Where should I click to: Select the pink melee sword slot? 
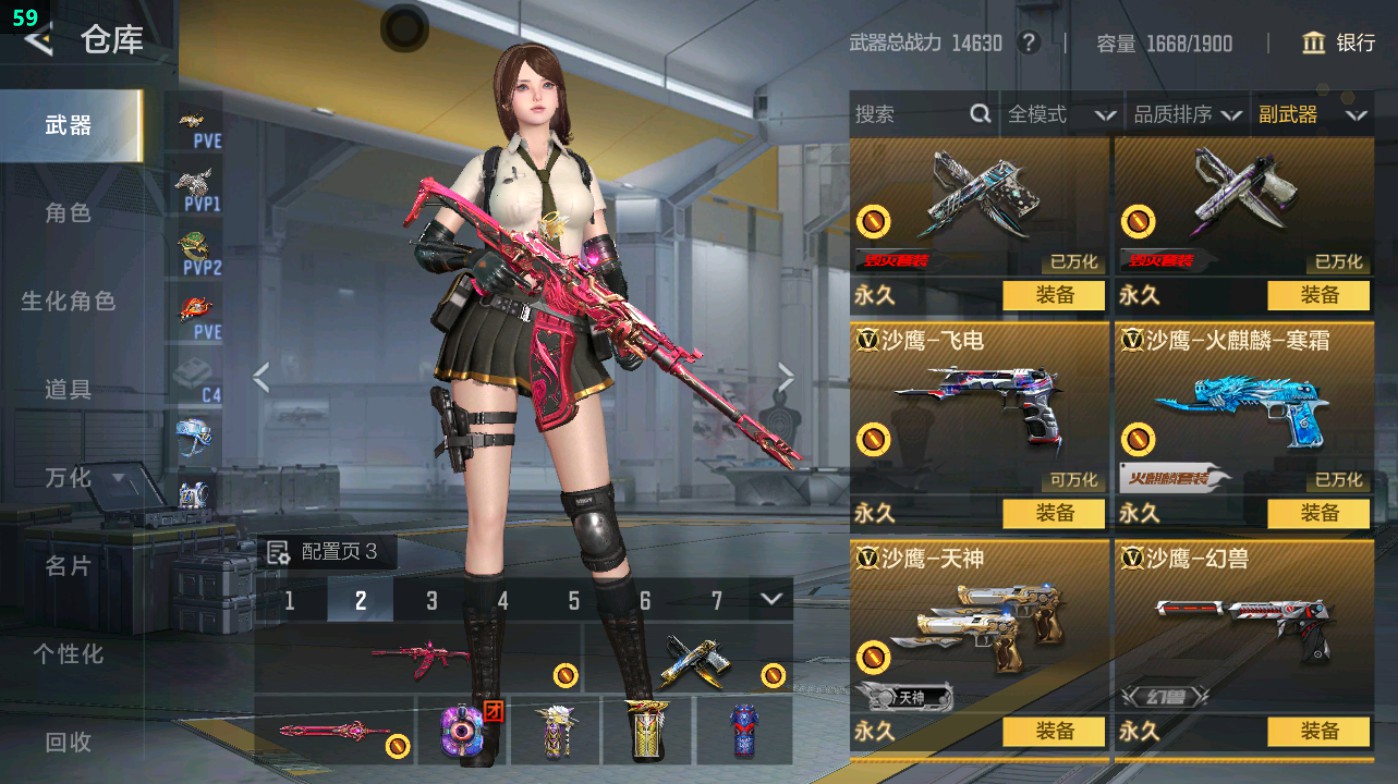pos(334,731)
